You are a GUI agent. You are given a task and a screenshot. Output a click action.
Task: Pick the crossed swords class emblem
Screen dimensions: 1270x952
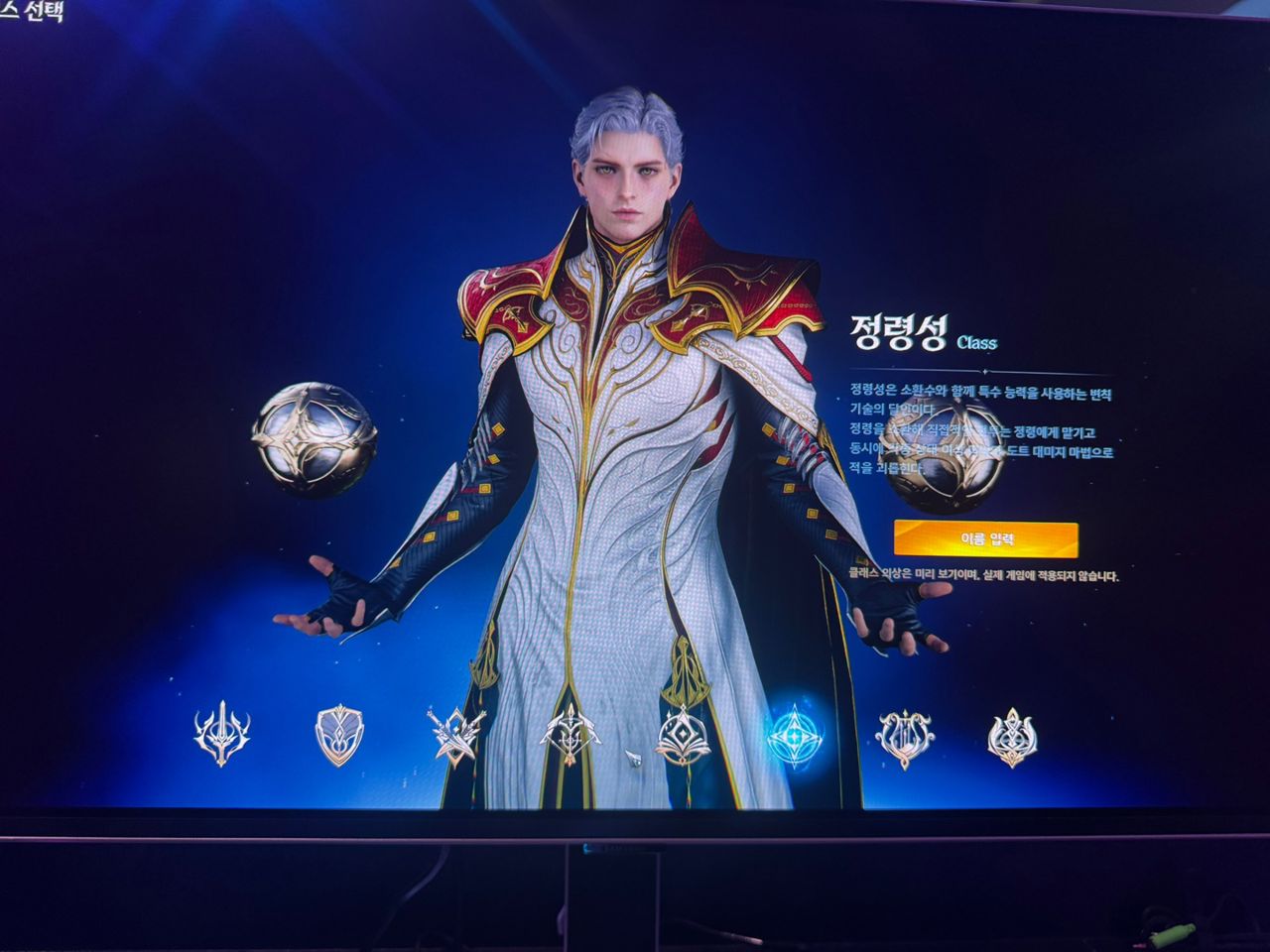pos(455,736)
